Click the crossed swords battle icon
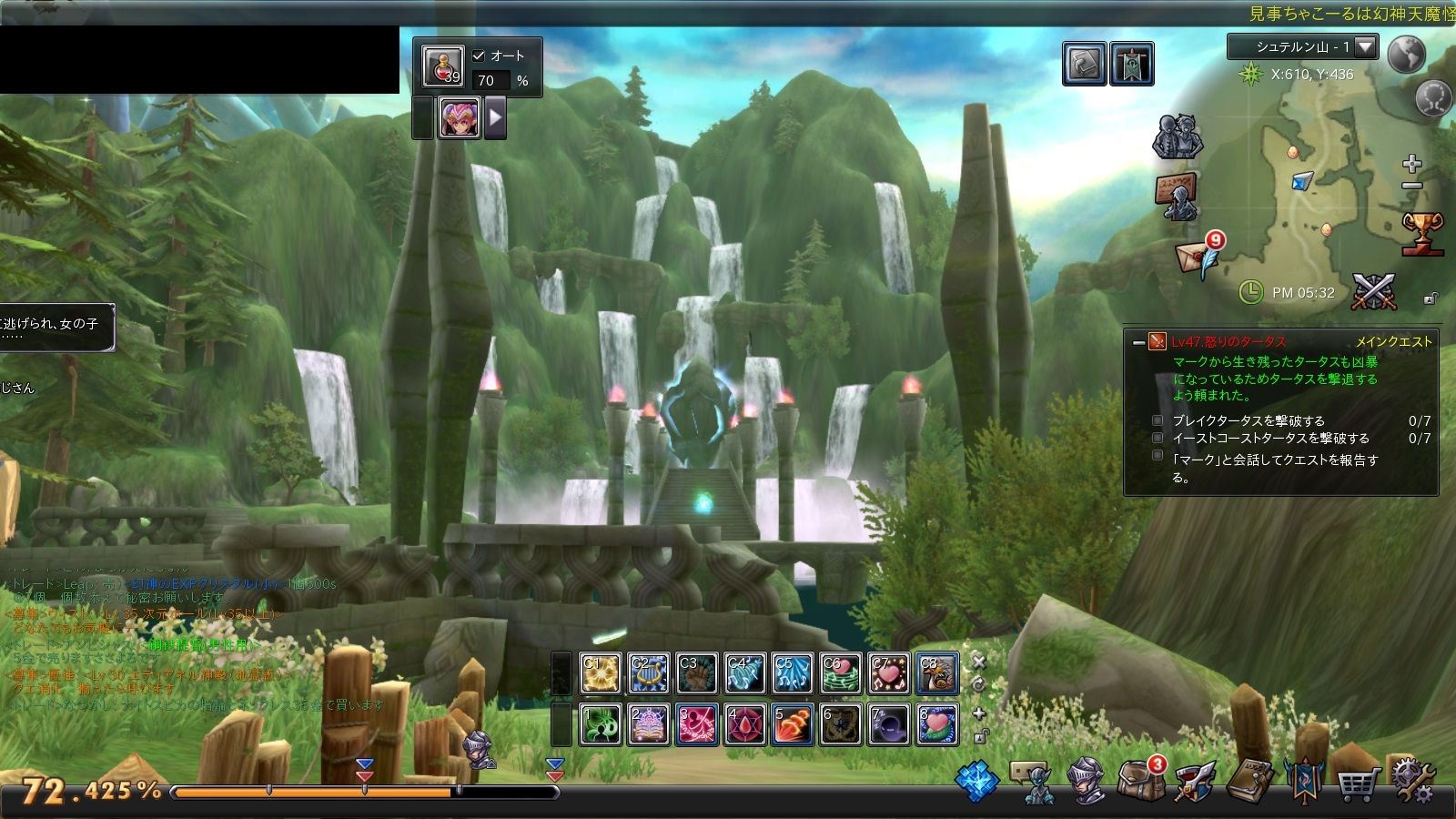Screen dimensions: 1456x819 pos(1373,292)
